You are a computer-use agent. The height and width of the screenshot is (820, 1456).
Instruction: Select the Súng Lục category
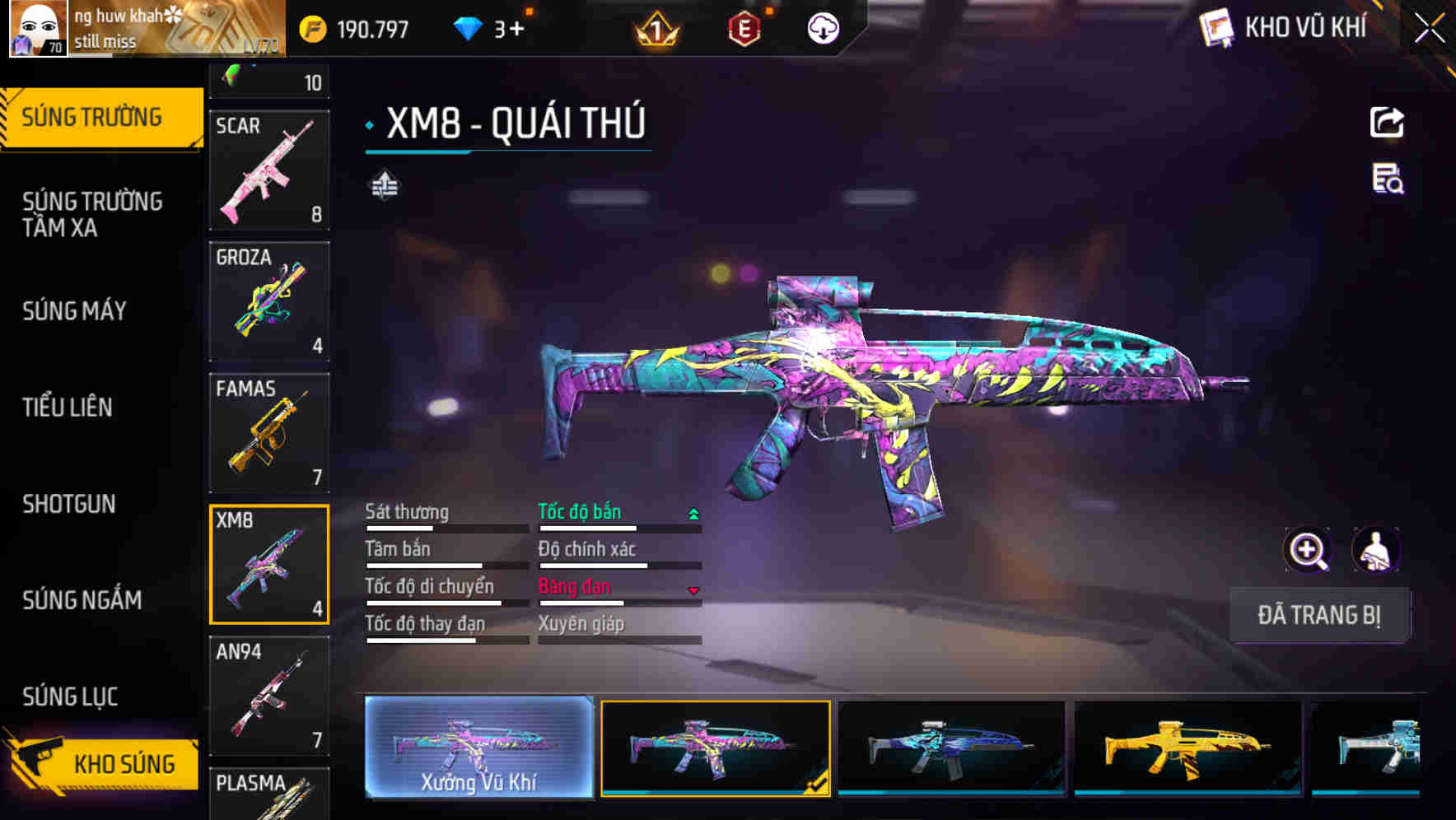[70, 697]
